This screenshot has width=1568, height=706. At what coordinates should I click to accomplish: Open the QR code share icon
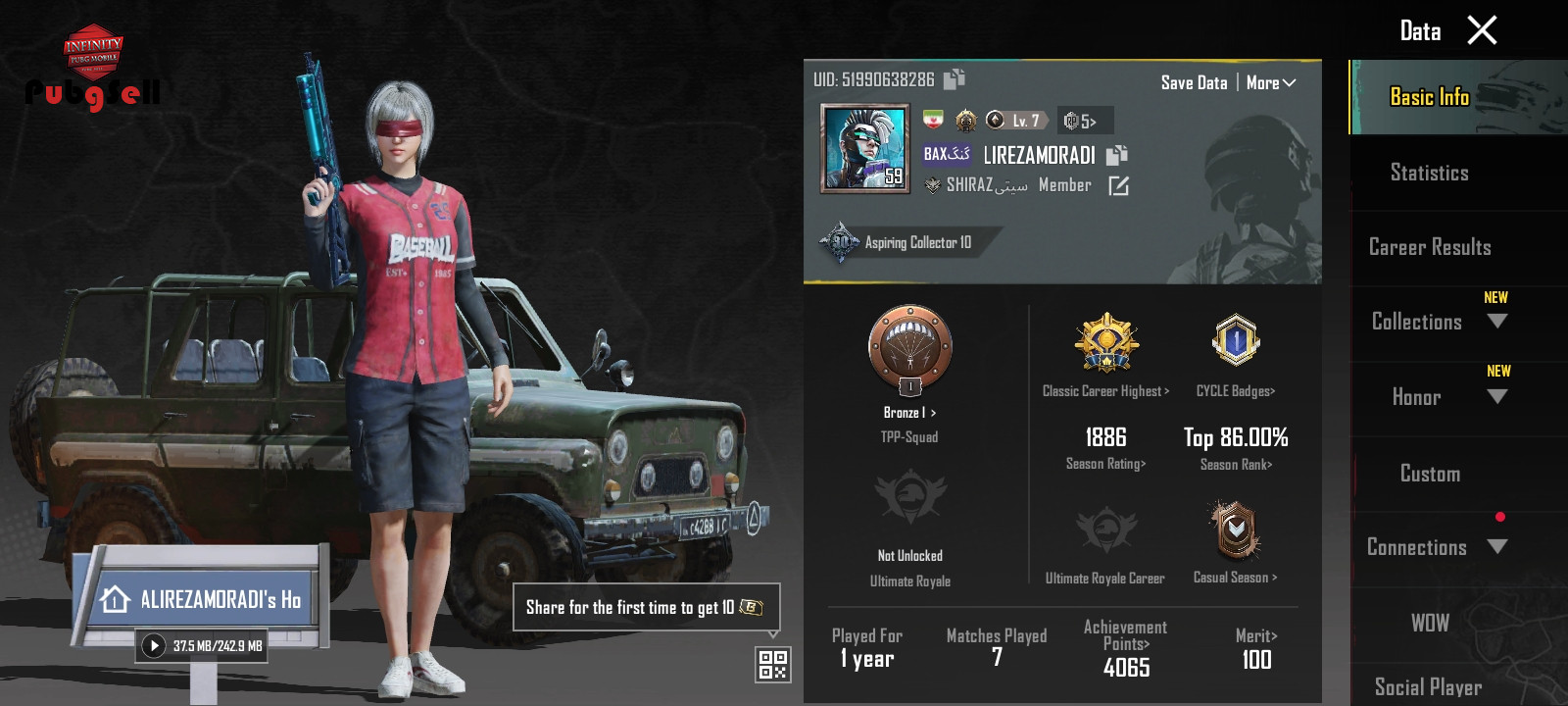tap(773, 665)
